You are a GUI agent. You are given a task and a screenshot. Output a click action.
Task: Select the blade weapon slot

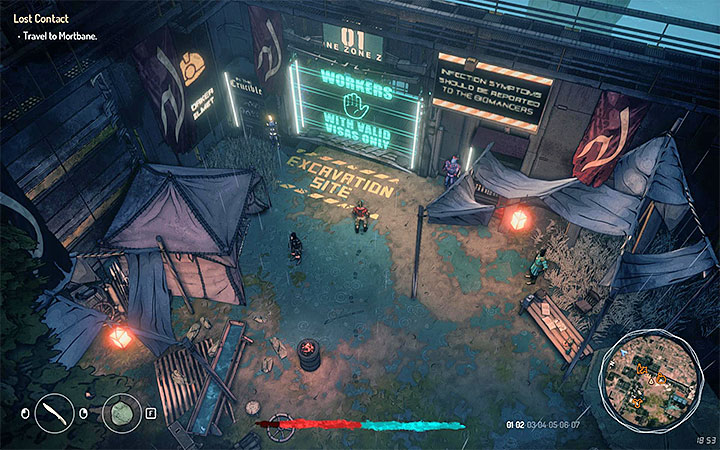coord(54,412)
